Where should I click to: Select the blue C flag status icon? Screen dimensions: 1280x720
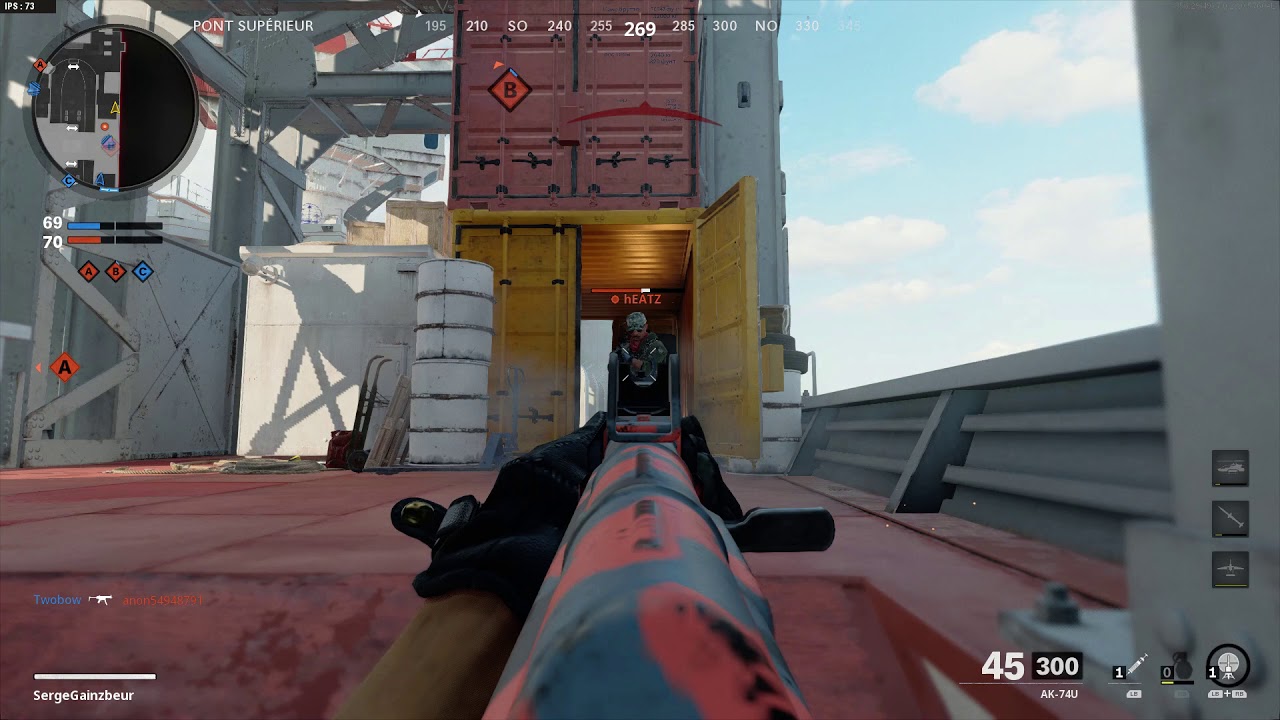pos(143,271)
